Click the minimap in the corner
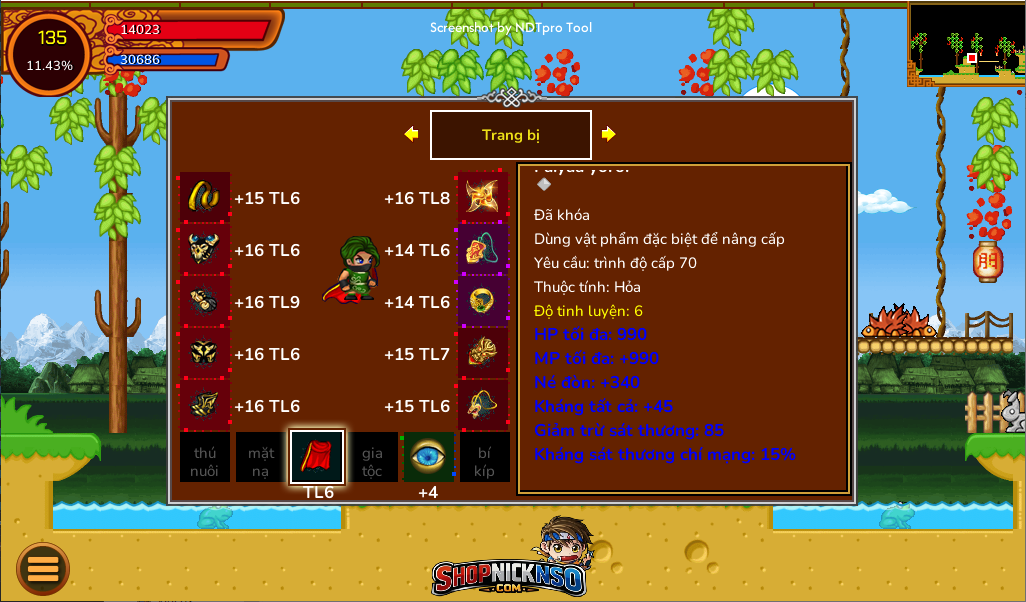The image size is (1026, 602). [x=966, y=43]
